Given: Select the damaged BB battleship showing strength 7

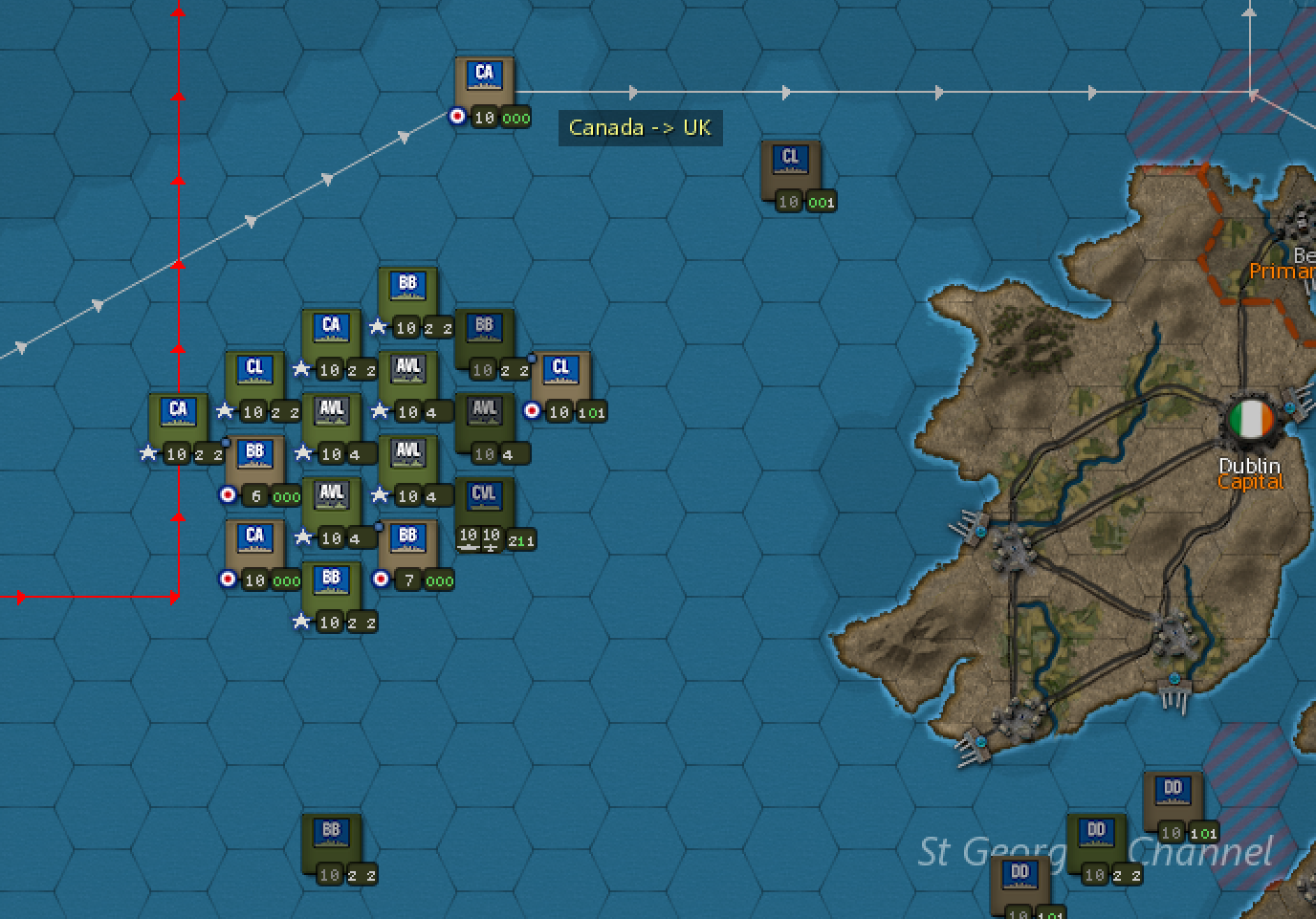Looking at the screenshot, I should 407,536.
